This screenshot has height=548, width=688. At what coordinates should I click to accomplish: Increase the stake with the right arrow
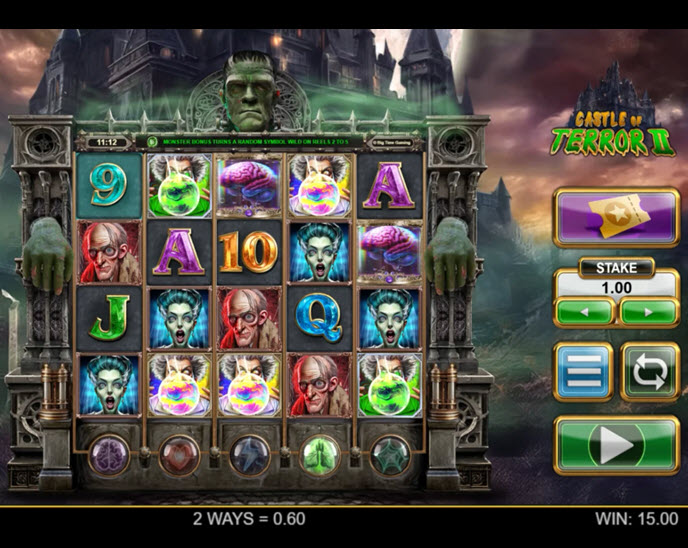[648, 312]
